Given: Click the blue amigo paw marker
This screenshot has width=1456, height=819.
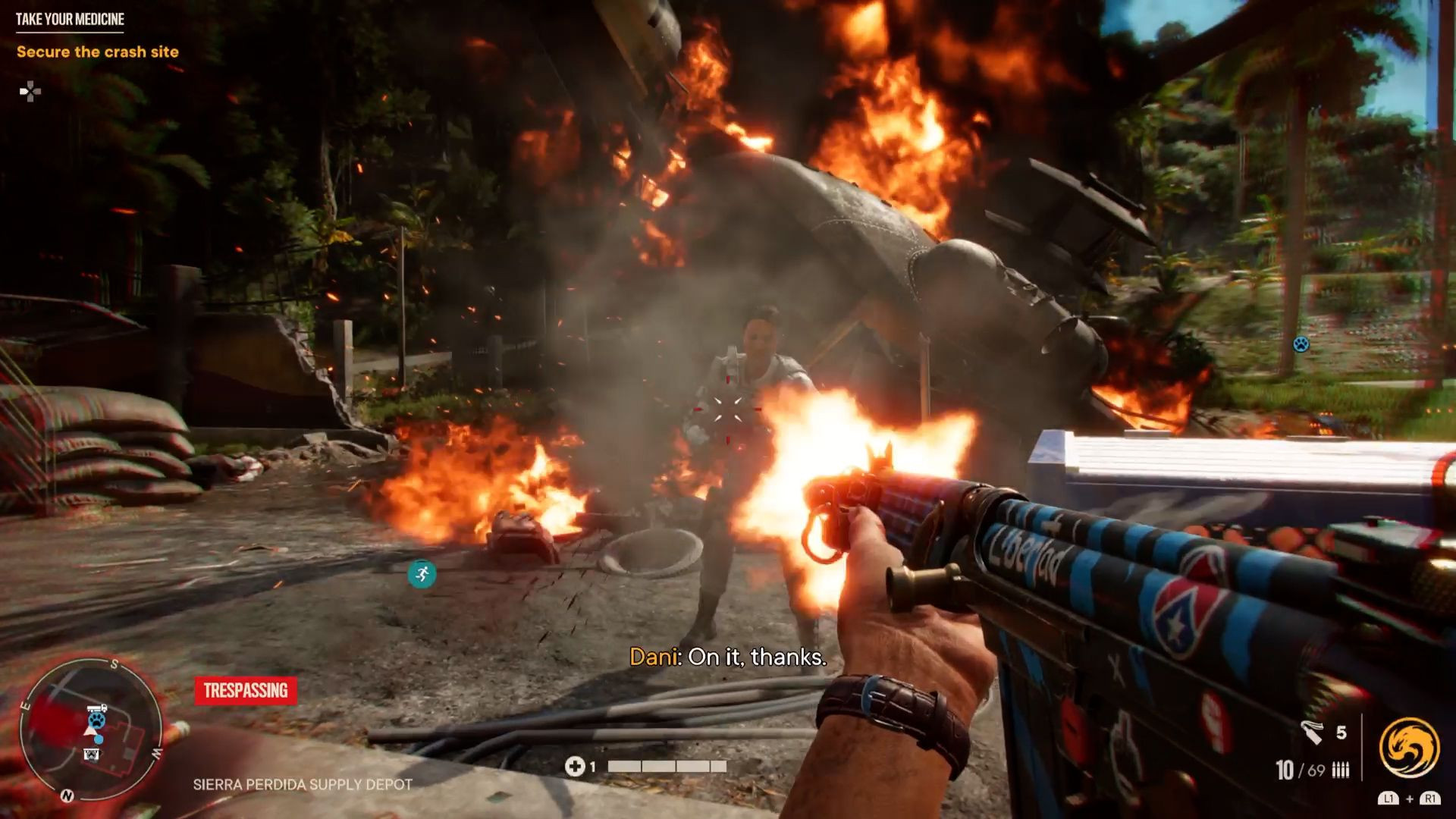Looking at the screenshot, I should point(1301,344).
